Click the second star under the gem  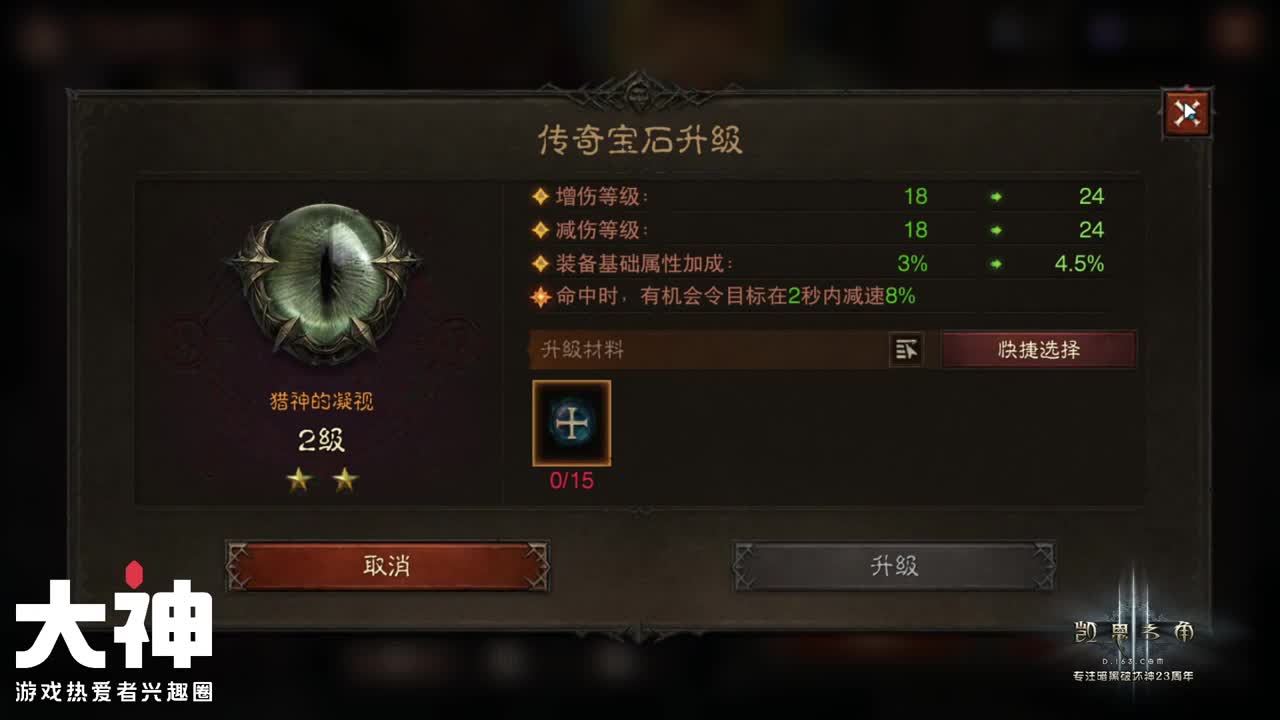(x=345, y=479)
